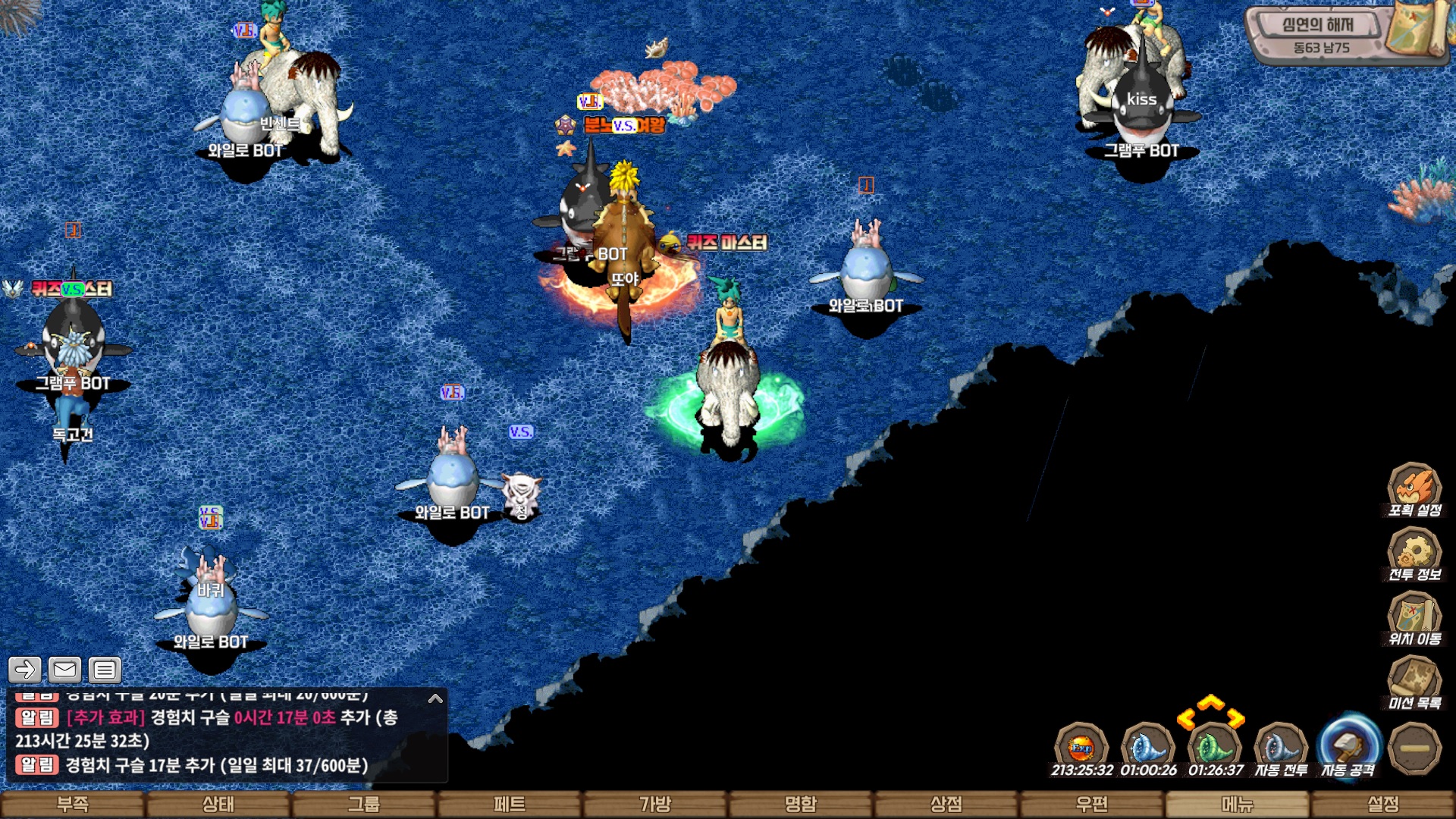
Task: Open the 페트 (Pet) menu
Action: tap(510, 804)
